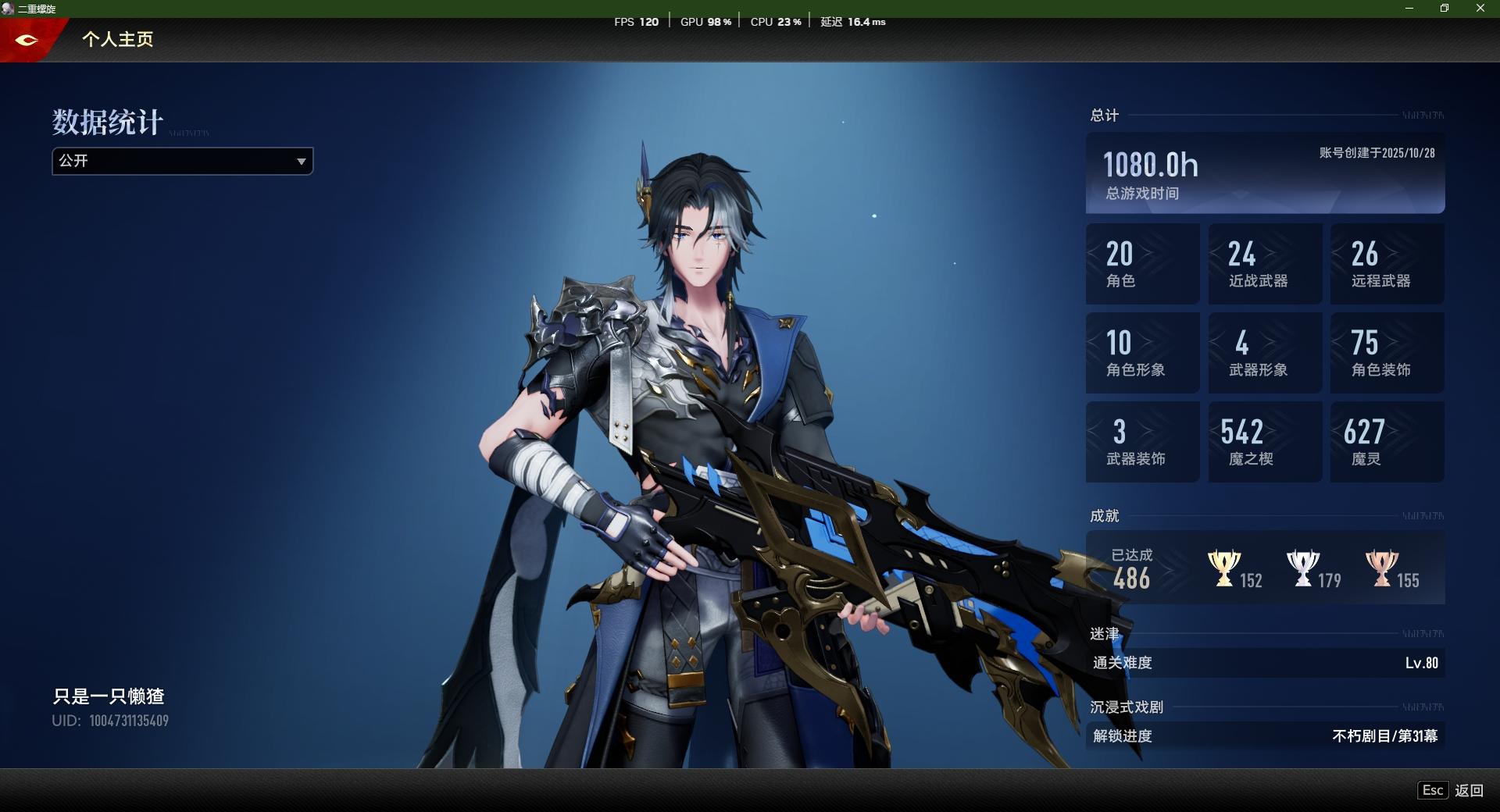This screenshot has height=812, width=1500.
Task: Select the 解锁进度 row
Action: (x=1265, y=735)
